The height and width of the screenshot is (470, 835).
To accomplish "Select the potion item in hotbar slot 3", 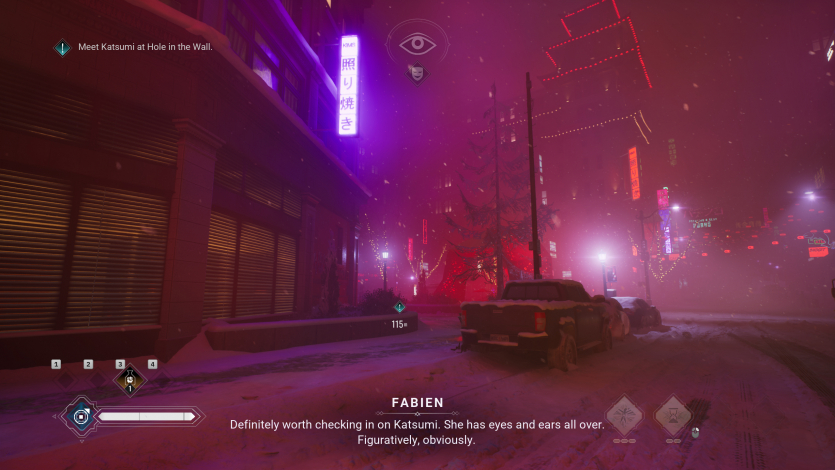I will tap(129, 381).
